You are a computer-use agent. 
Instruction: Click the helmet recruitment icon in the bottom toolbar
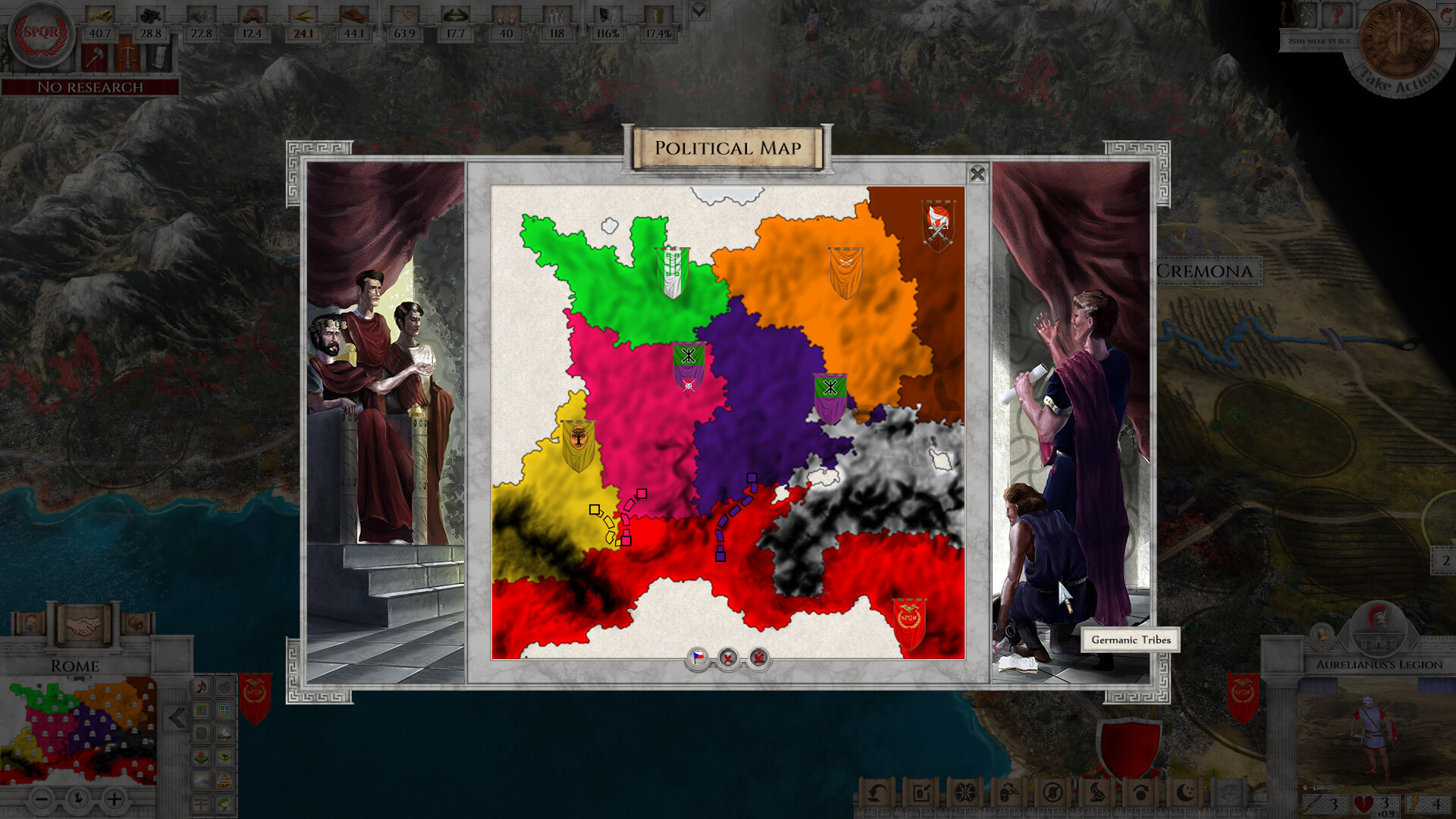(x=1006, y=793)
